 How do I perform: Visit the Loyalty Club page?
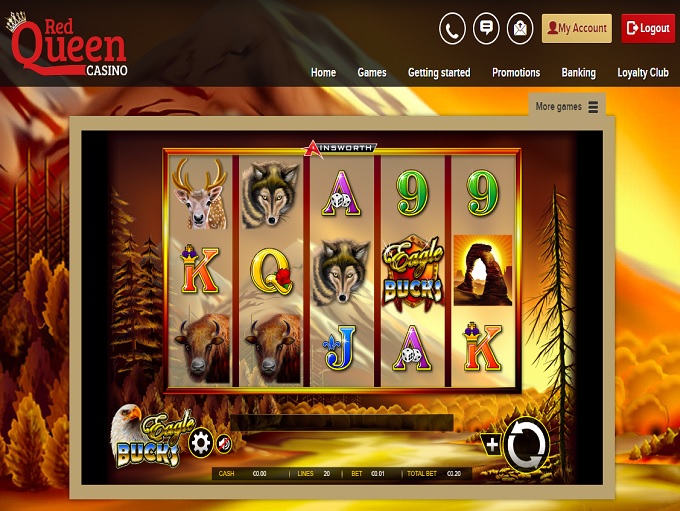(x=643, y=73)
